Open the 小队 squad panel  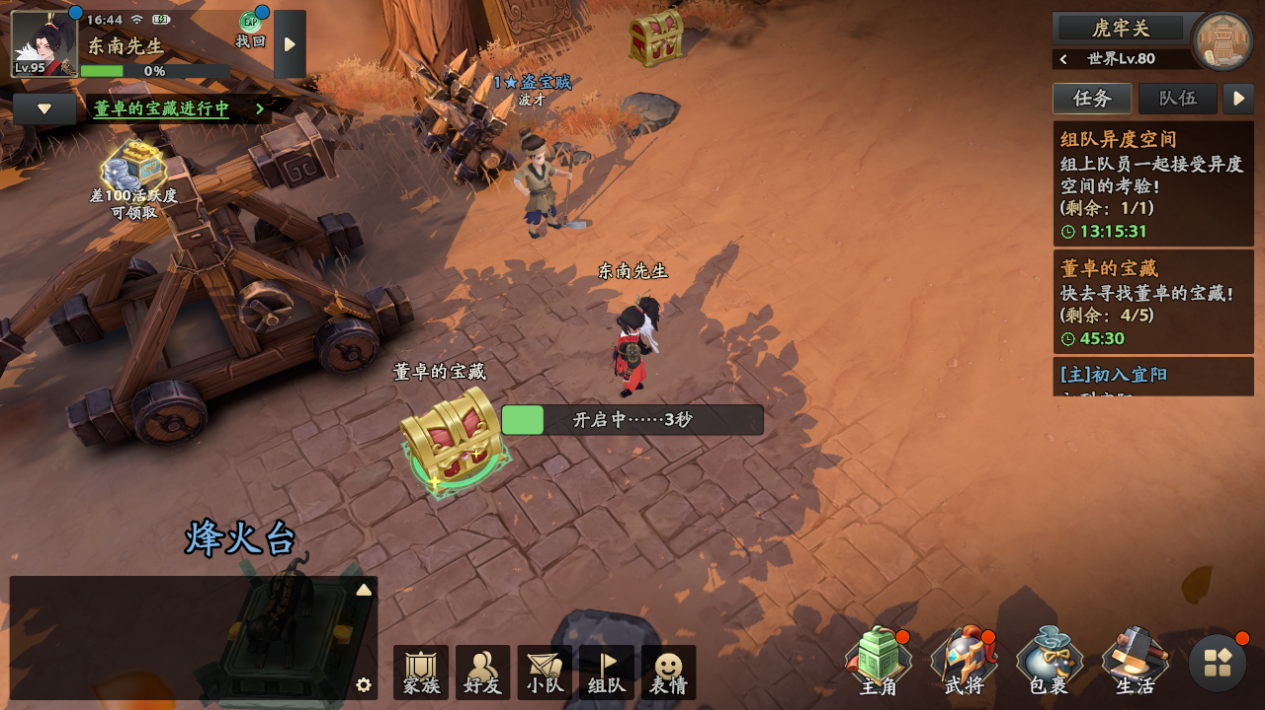tap(545, 672)
